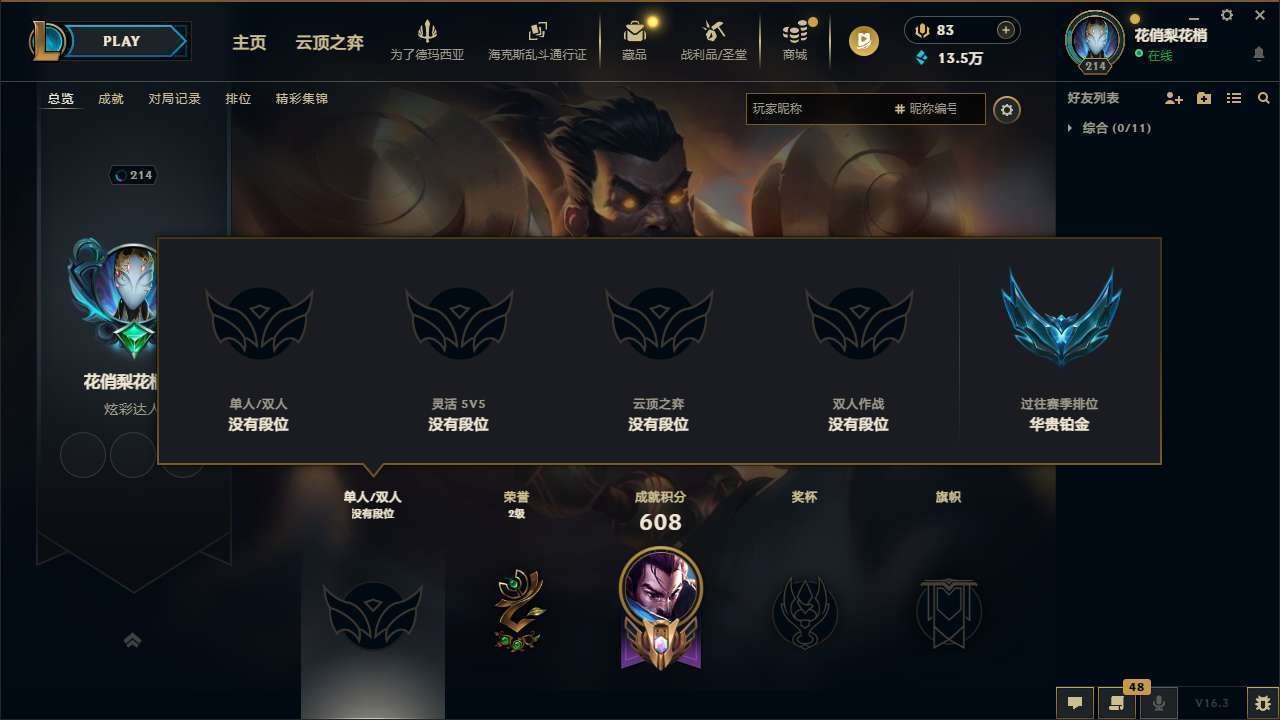Click the create friend group folder icon
This screenshot has width=1280, height=720.
tap(1203, 98)
